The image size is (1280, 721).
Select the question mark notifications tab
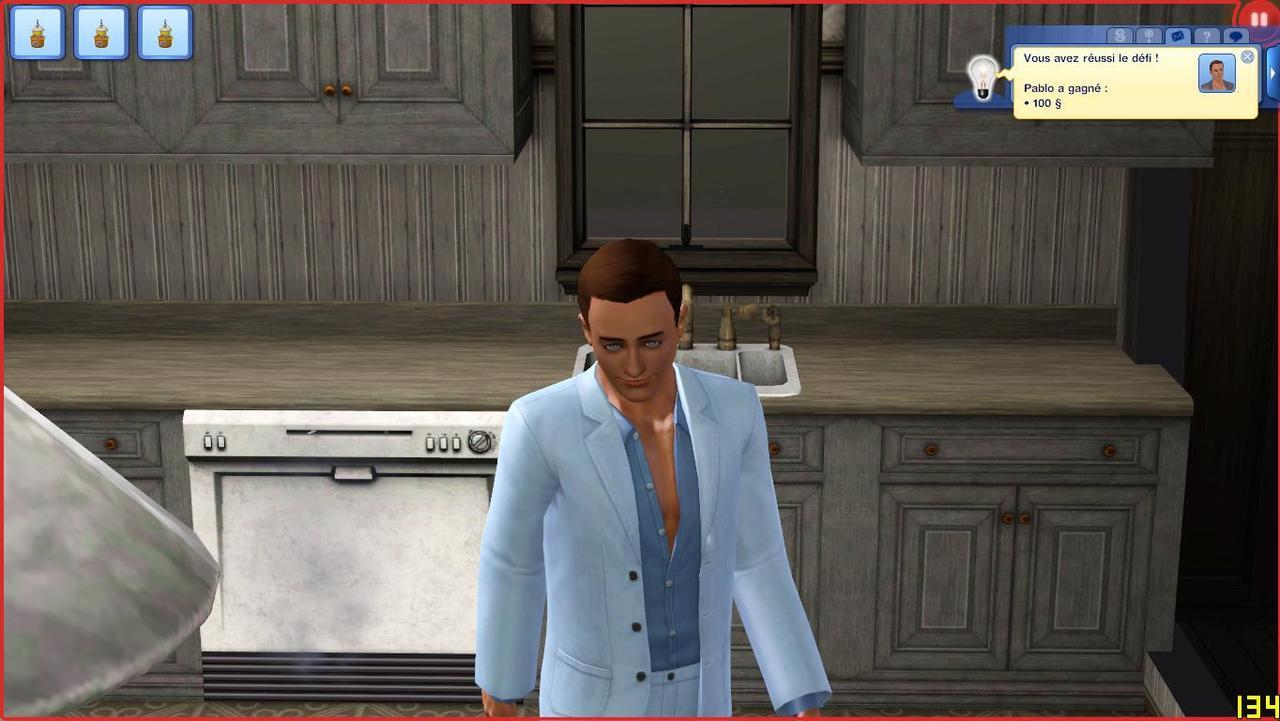pos(1207,36)
